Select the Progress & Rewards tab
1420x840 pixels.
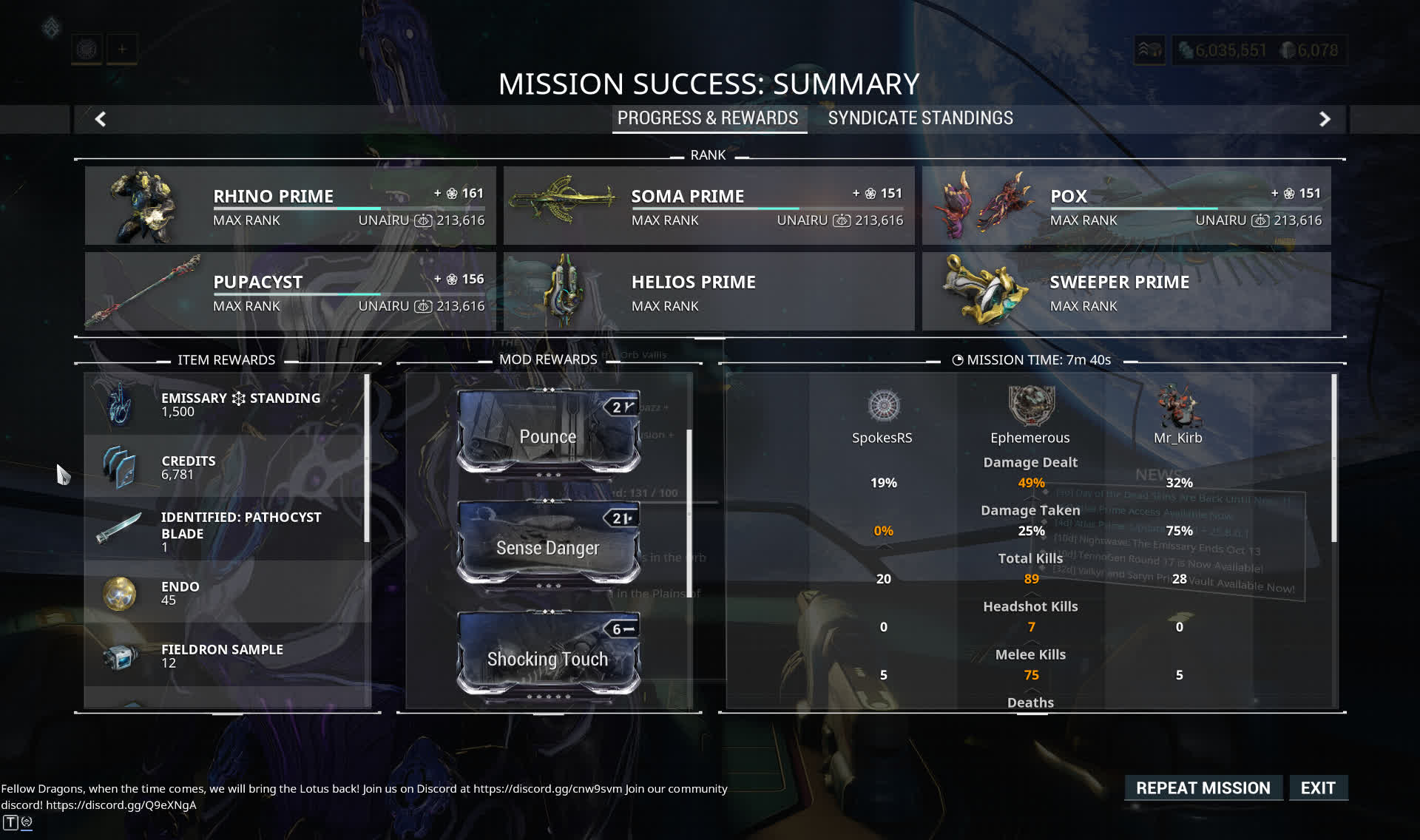[x=708, y=118]
